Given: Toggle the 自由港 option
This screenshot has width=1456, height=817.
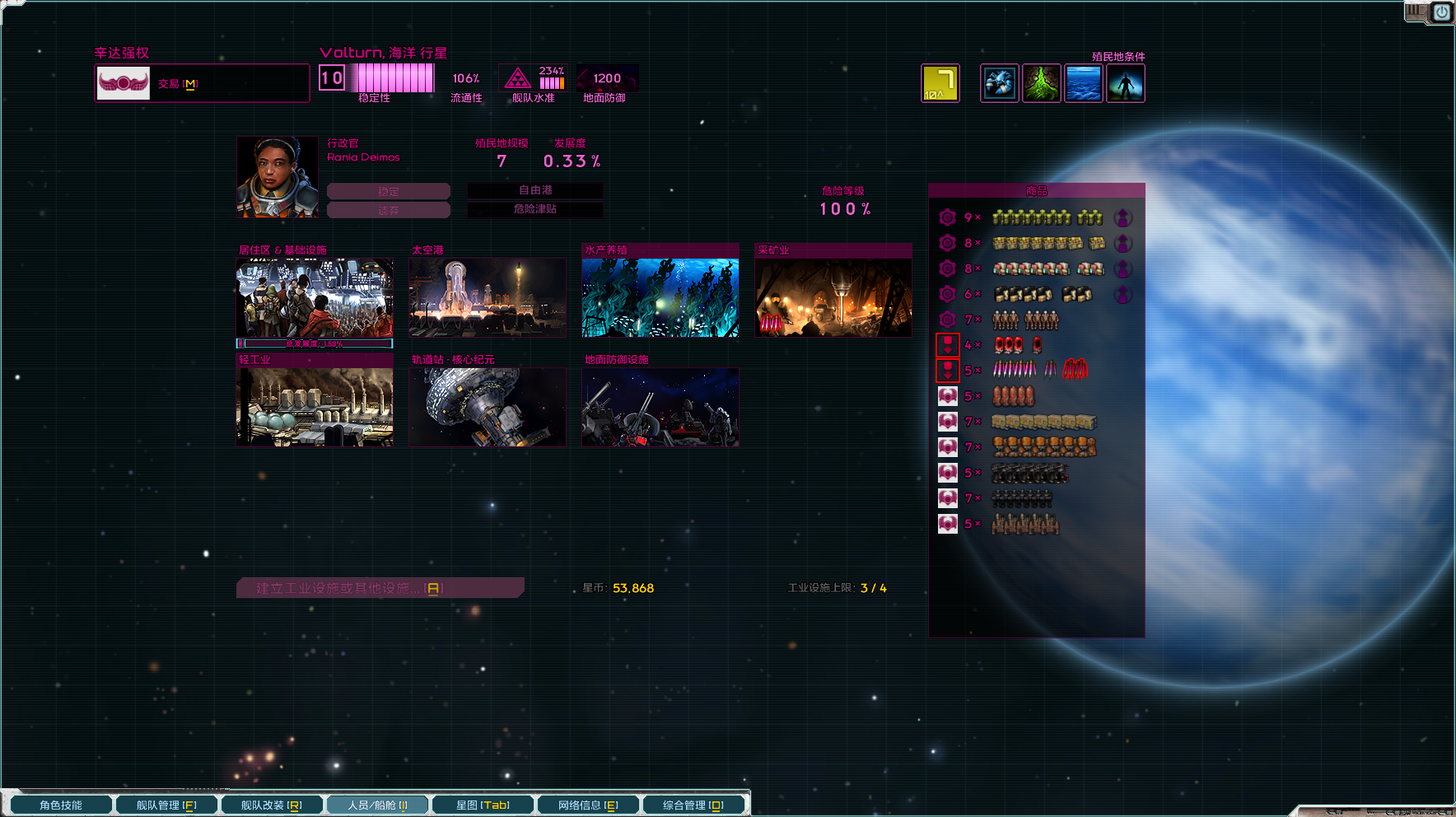Looking at the screenshot, I should 534,191.
